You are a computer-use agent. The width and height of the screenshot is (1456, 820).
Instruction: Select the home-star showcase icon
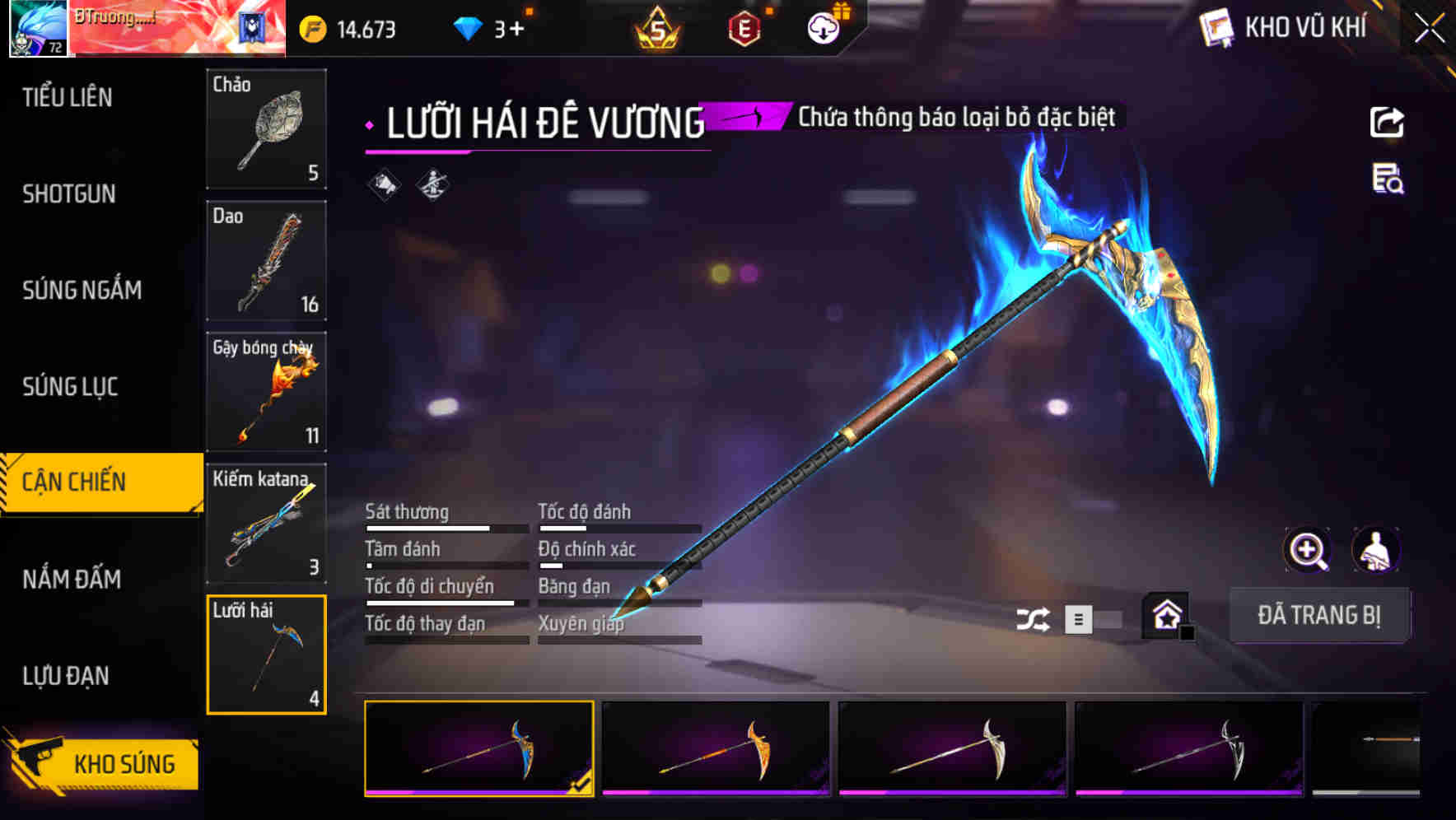pos(1164,615)
